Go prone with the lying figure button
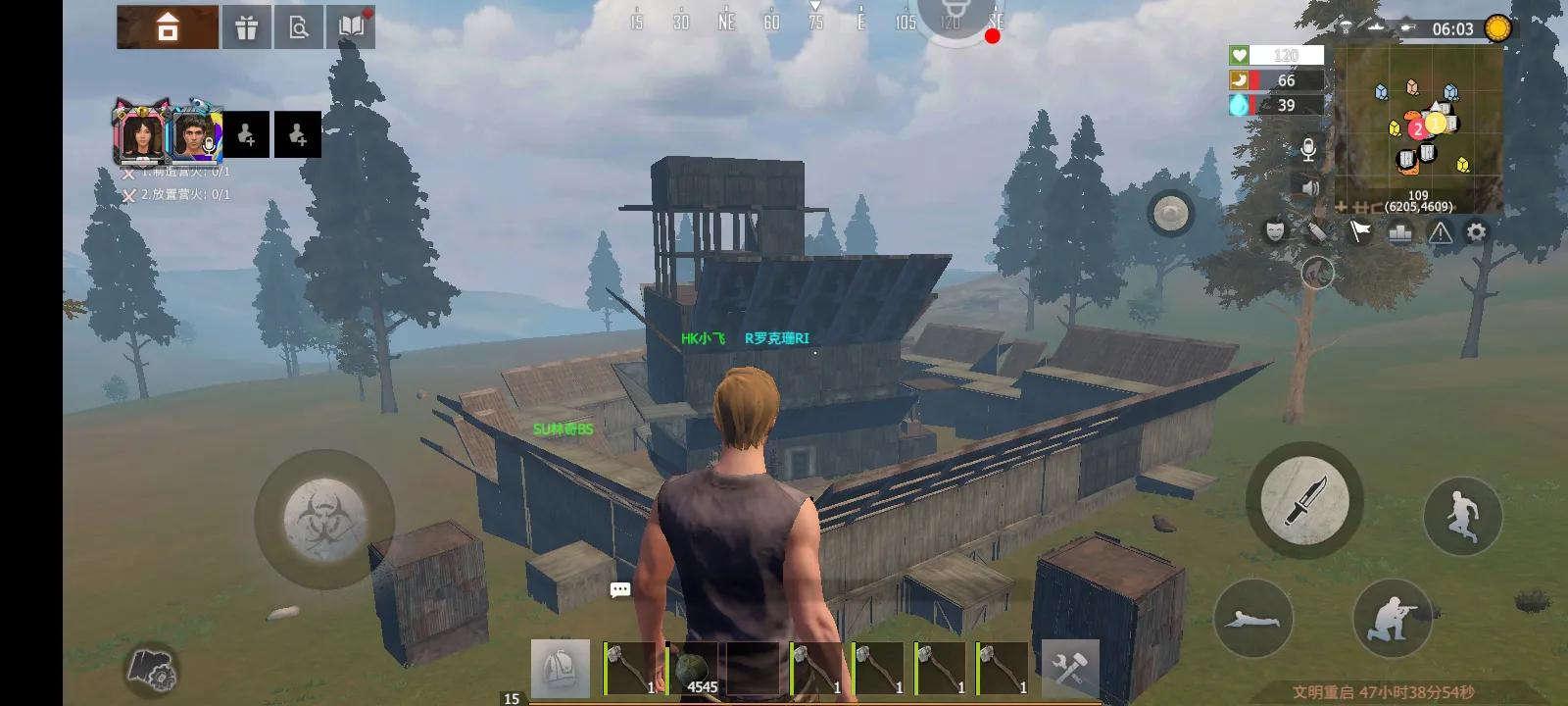The height and width of the screenshot is (706, 1568). [x=1253, y=618]
